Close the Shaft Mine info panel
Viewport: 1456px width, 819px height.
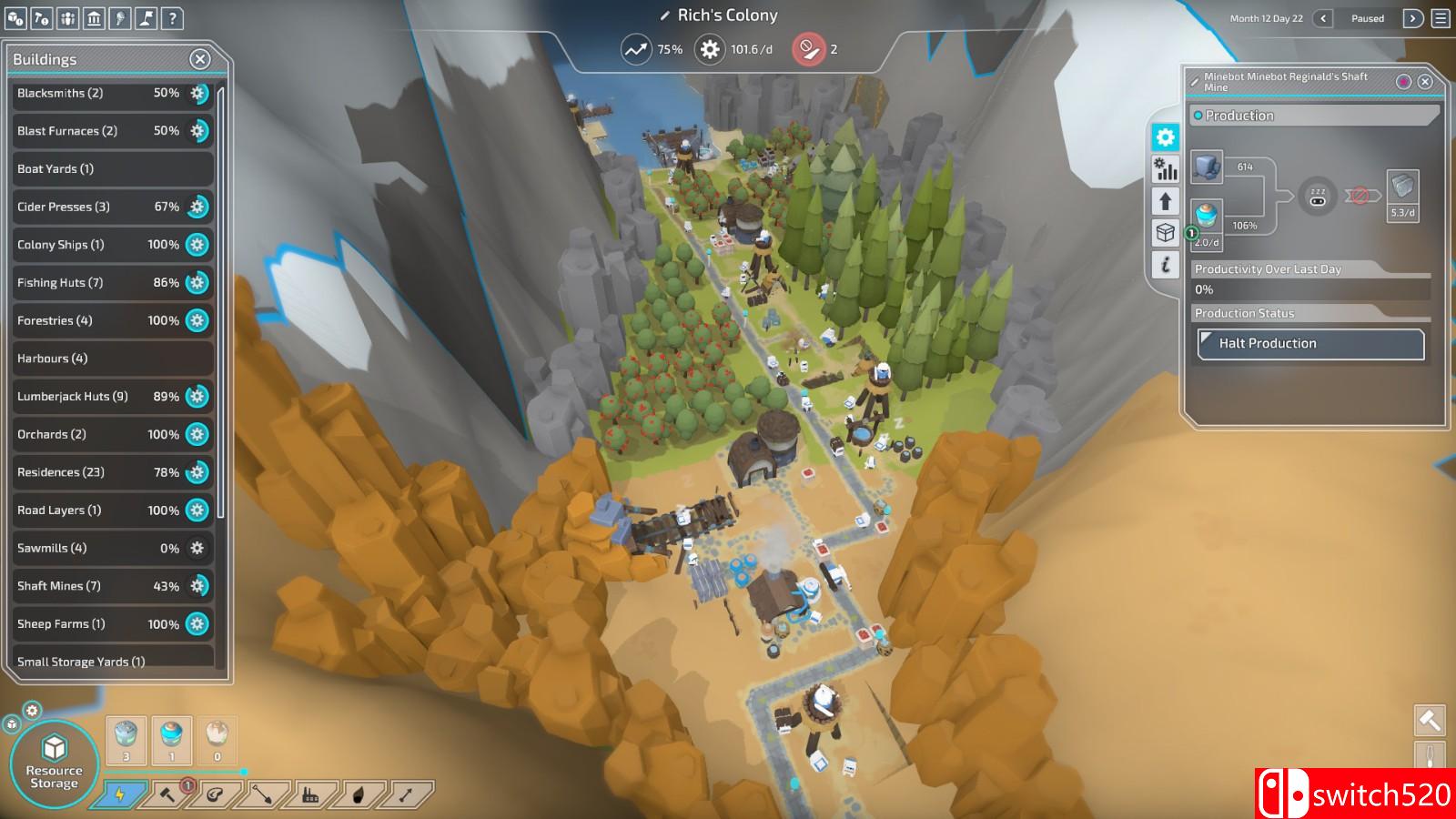1425,82
